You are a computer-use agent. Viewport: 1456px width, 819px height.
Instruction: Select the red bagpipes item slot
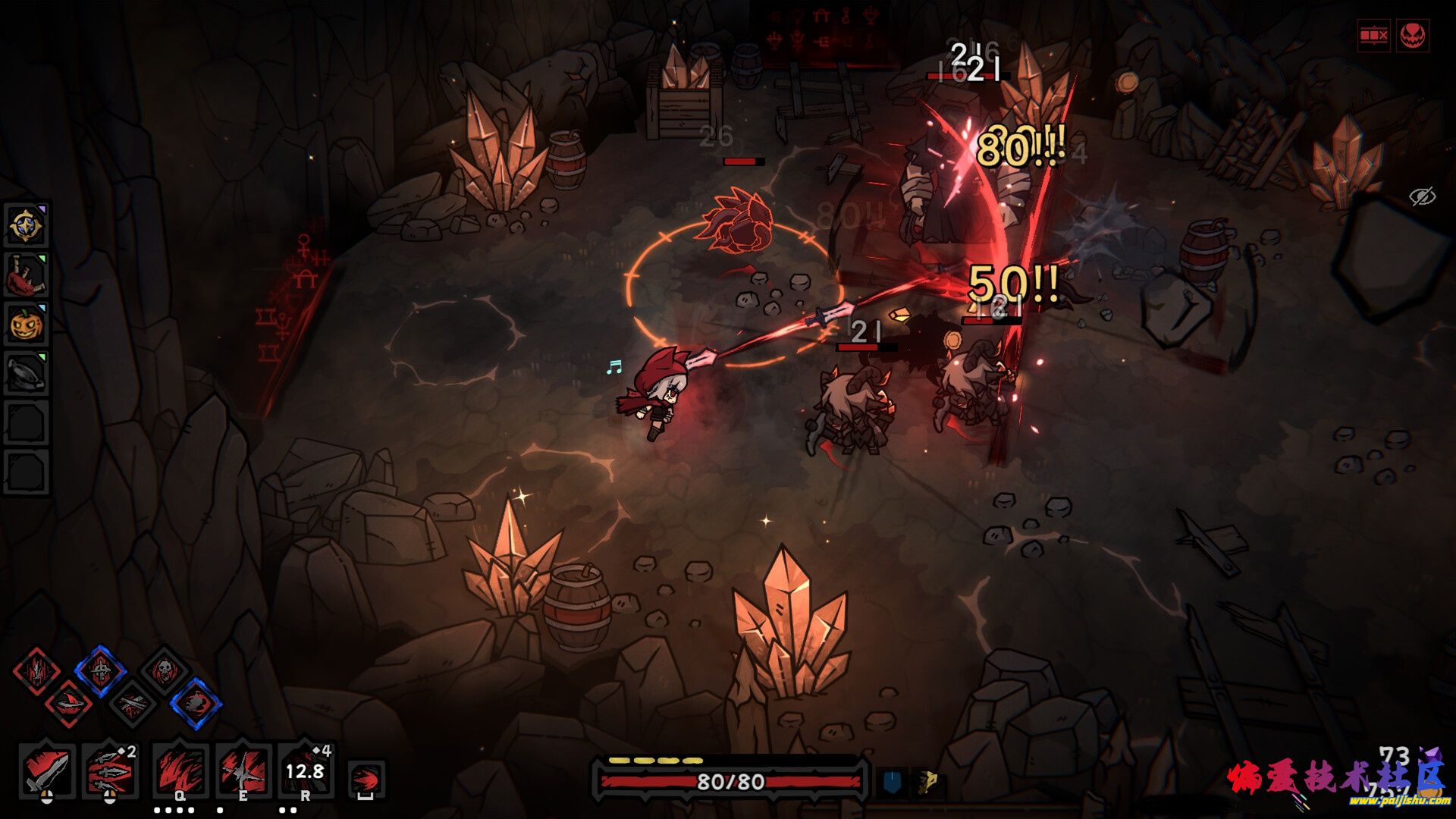(27, 276)
